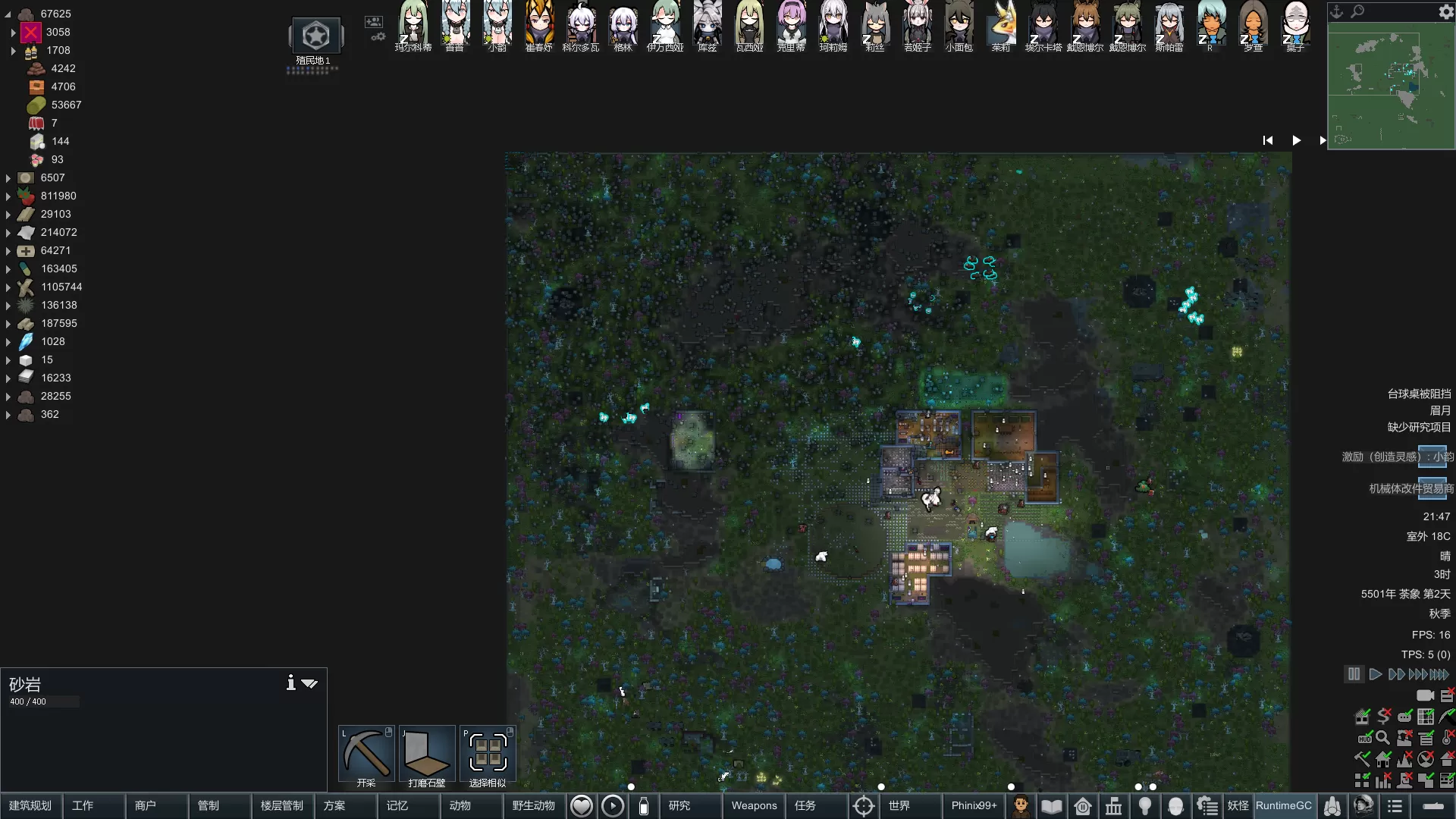Set game to normal speed

click(1375, 674)
